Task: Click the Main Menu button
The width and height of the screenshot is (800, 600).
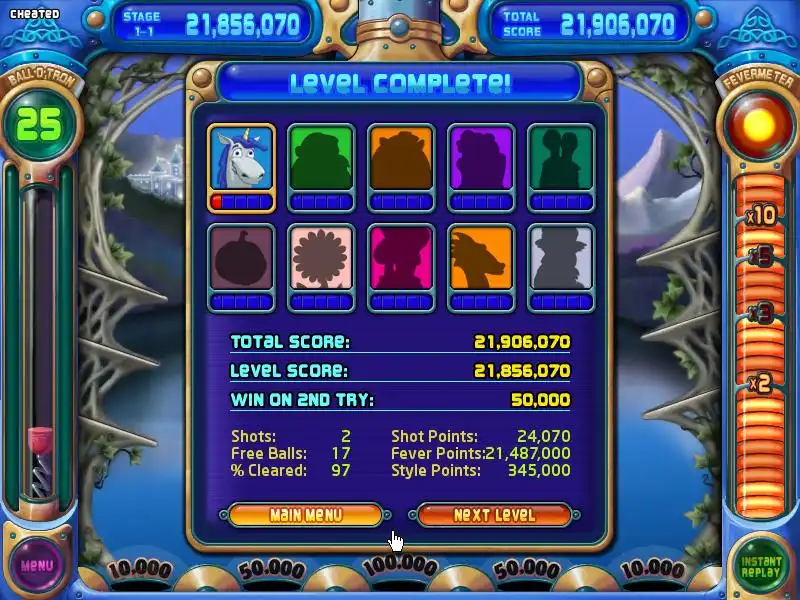Action: point(305,515)
